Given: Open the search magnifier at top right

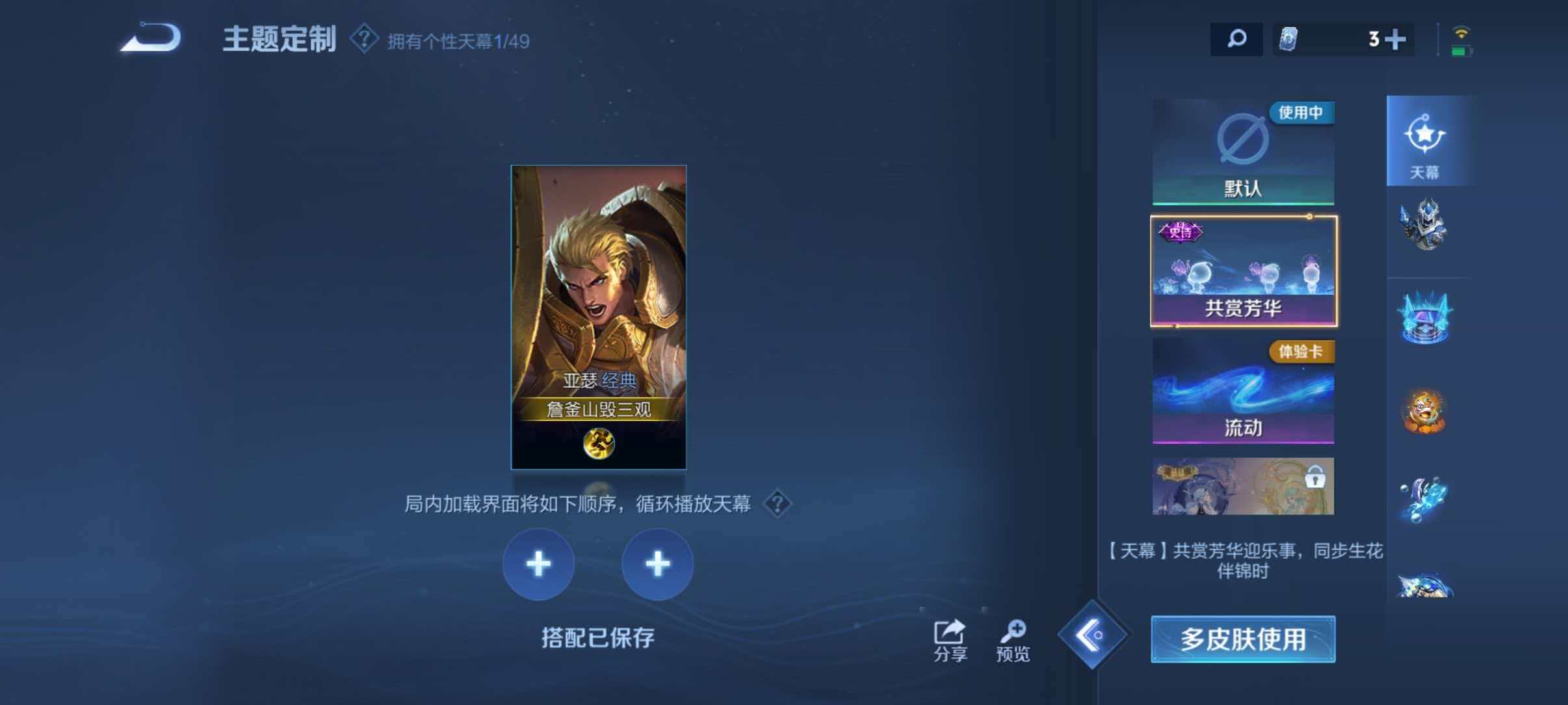Looking at the screenshot, I should tap(1237, 39).
